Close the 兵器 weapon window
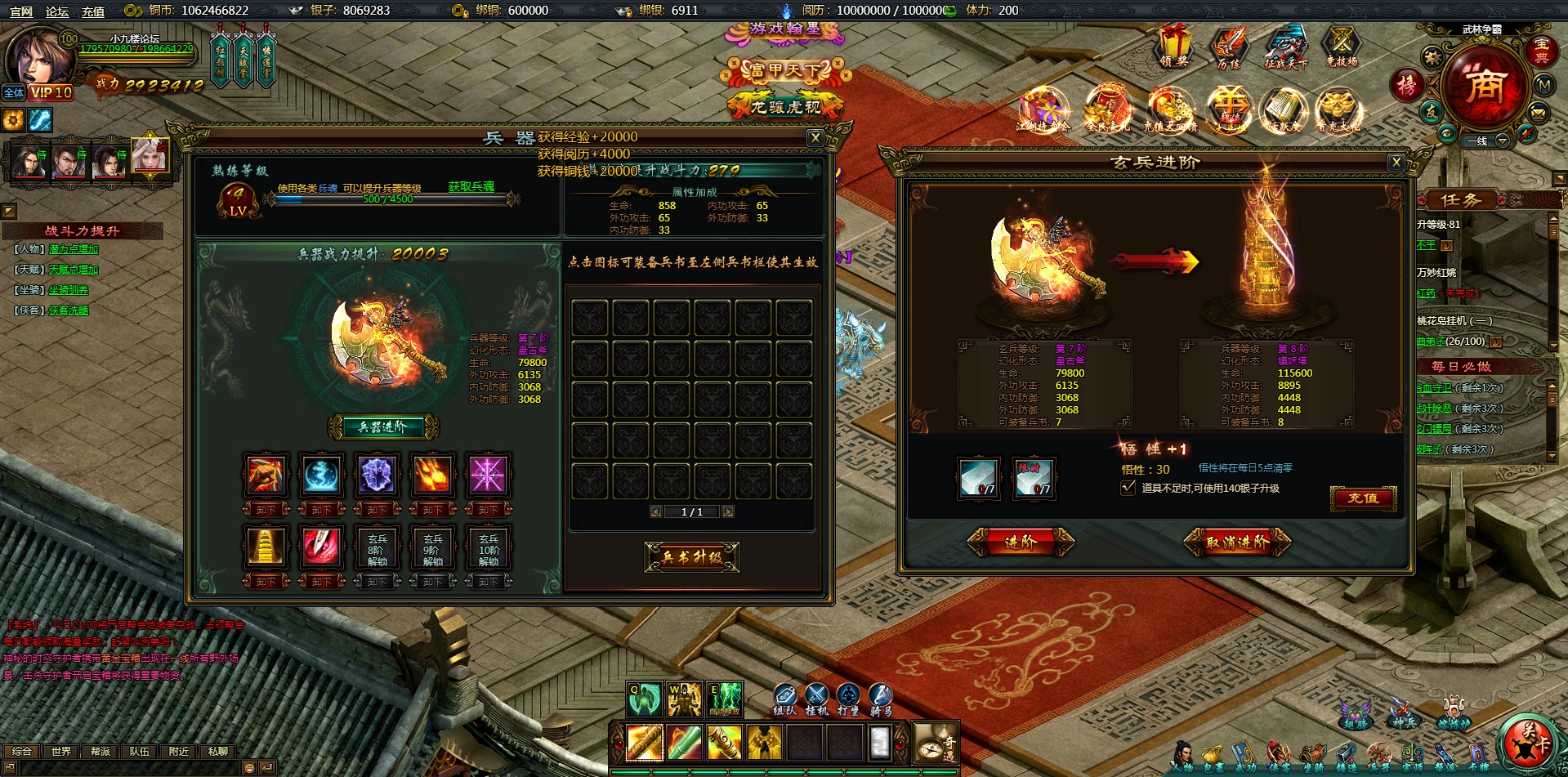This screenshot has width=1568, height=777. 815,138
